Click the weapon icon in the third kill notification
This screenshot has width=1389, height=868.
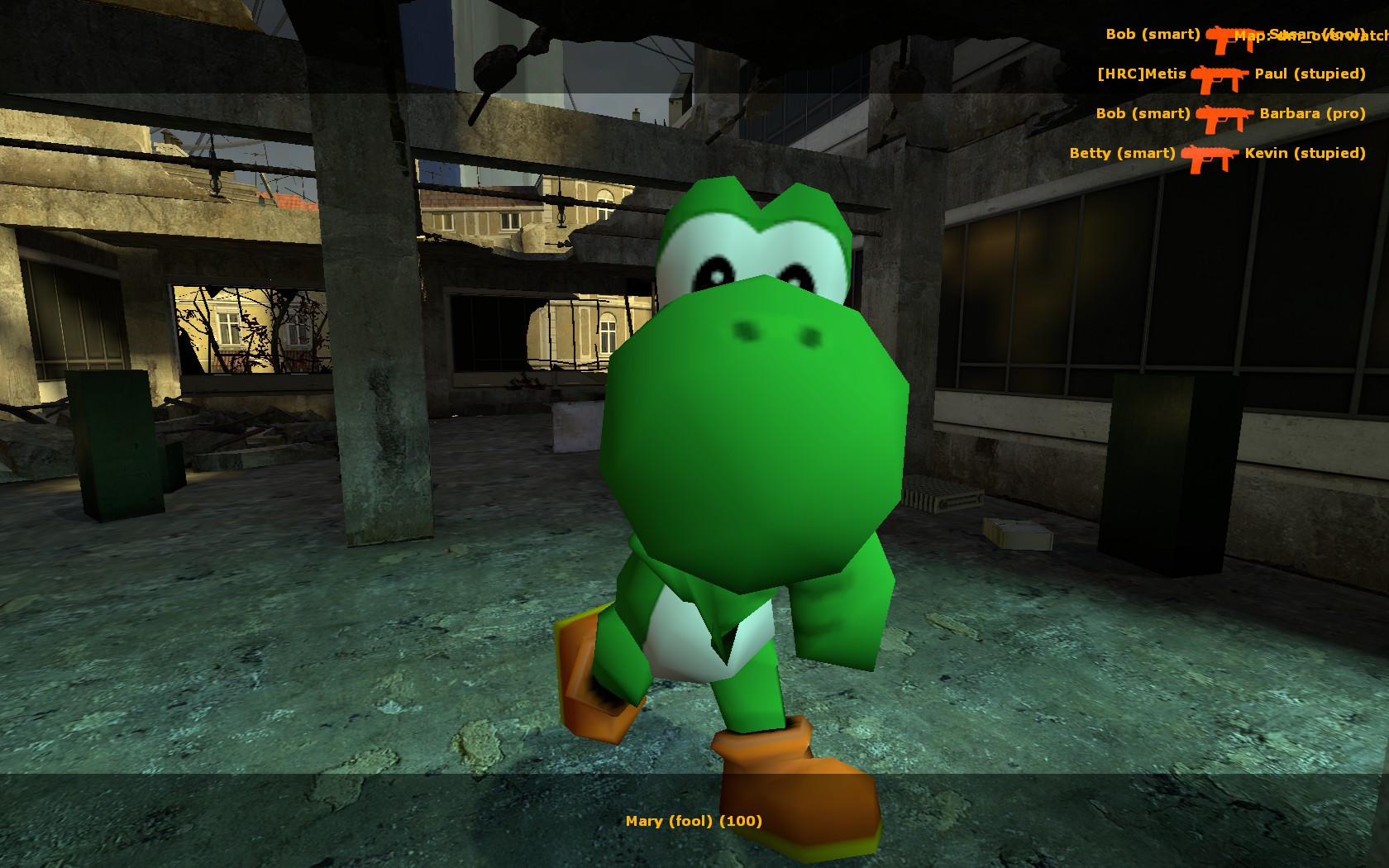(1222, 114)
